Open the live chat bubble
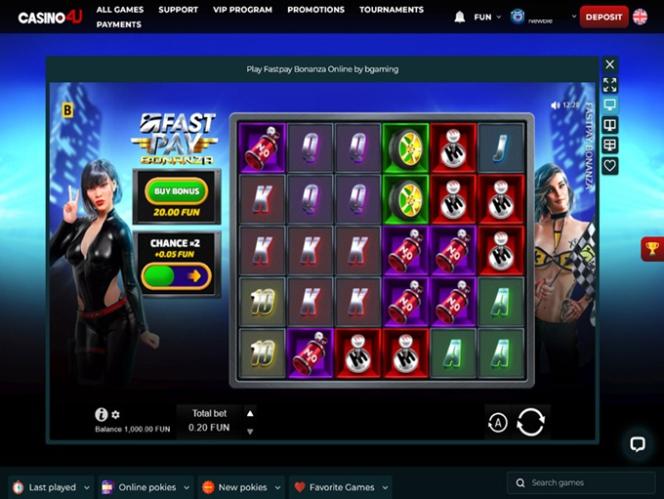664x499 pixels. (636, 443)
